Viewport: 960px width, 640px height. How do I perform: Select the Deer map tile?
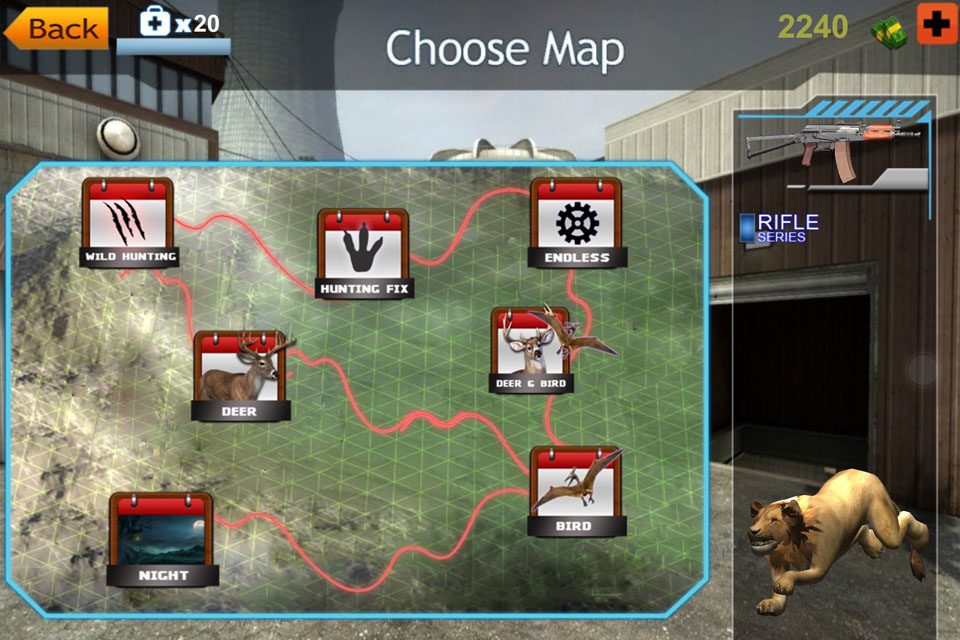pyautogui.click(x=241, y=375)
